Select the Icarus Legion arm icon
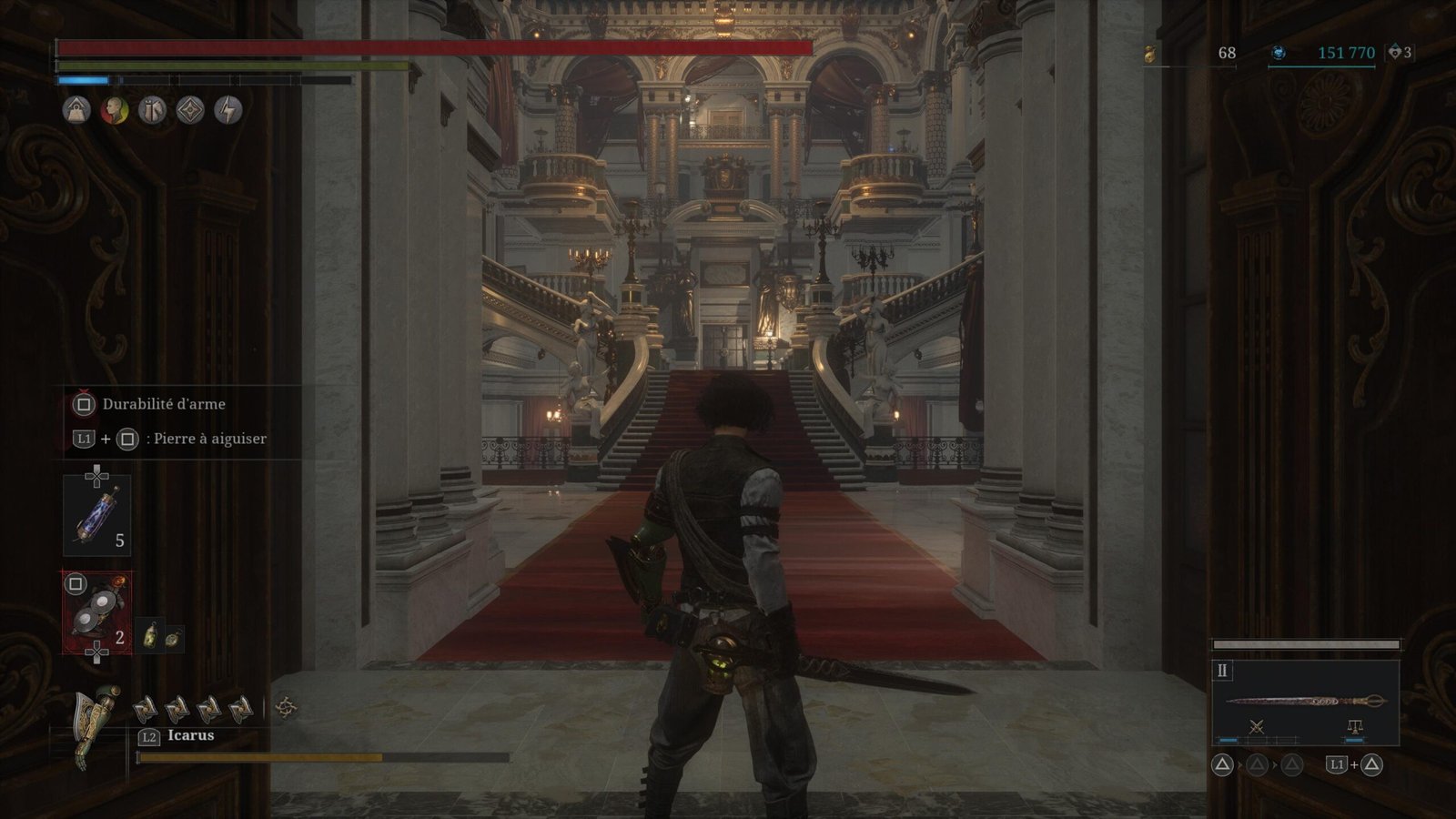This screenshot has height=819, width=1456. (98, 724)
